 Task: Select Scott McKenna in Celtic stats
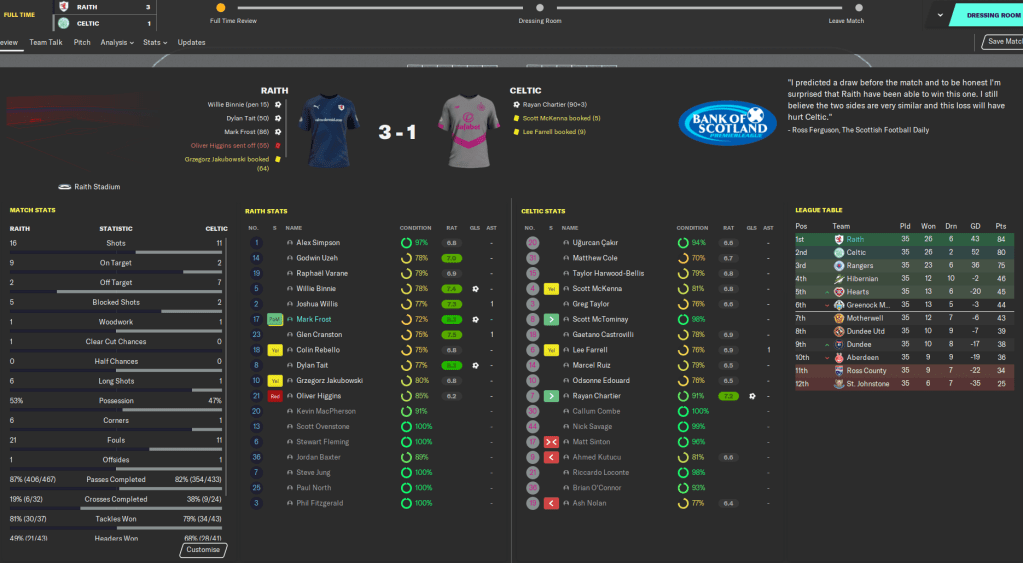(597, 289)
